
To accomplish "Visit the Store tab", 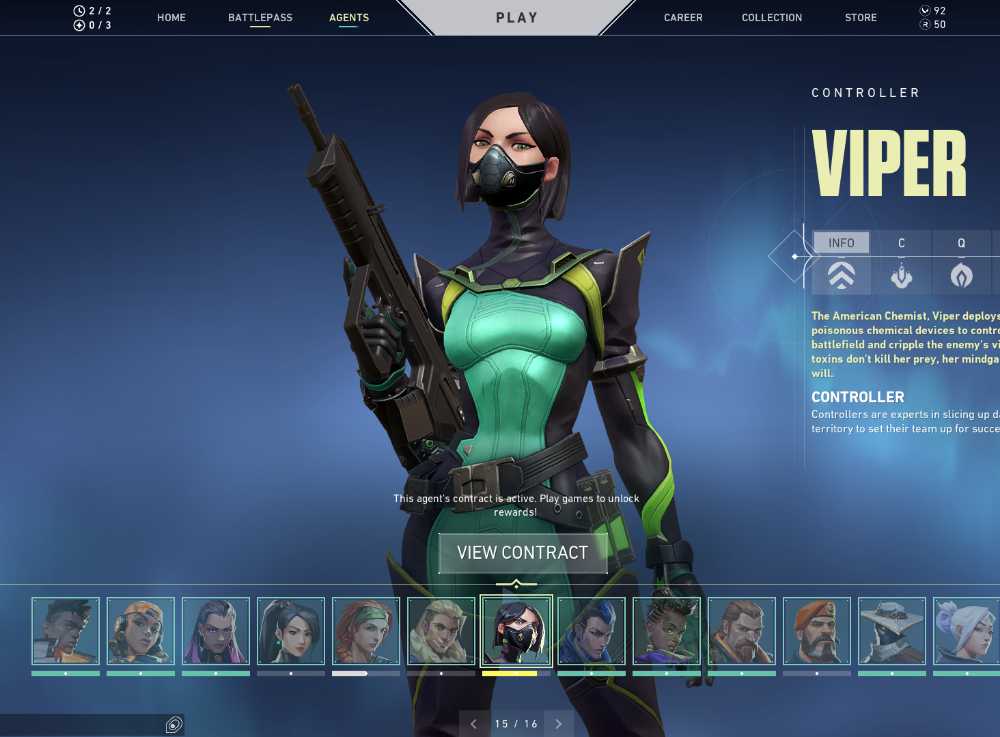I will point(860,18).
